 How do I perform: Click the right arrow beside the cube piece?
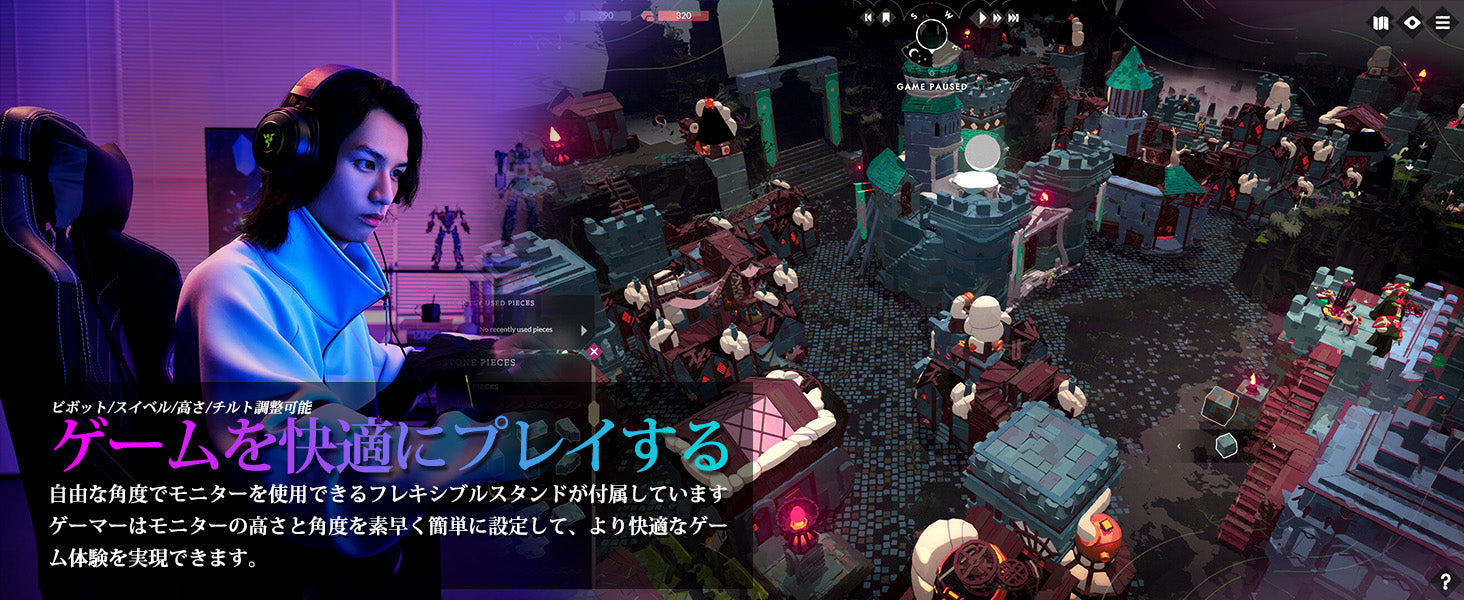pyautogui.click(x=1273, y=446)
